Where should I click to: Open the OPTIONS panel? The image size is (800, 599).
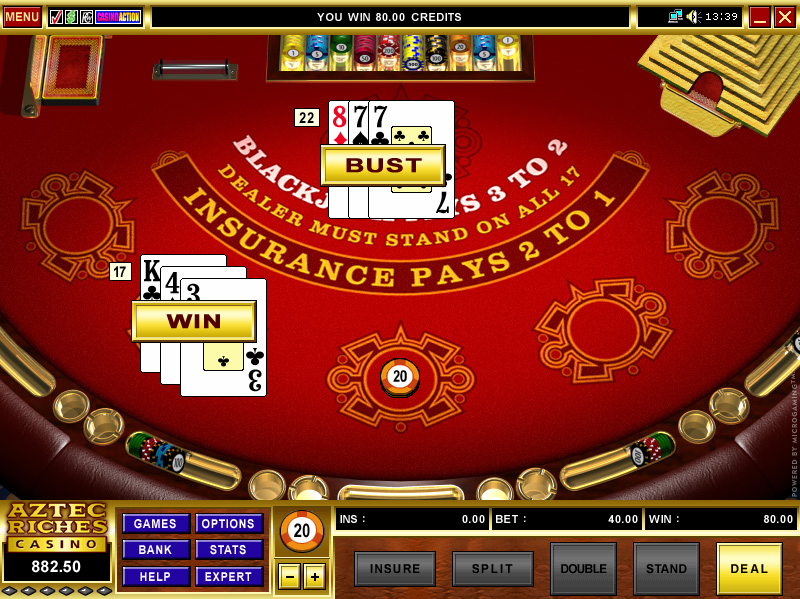coord(229,524)
